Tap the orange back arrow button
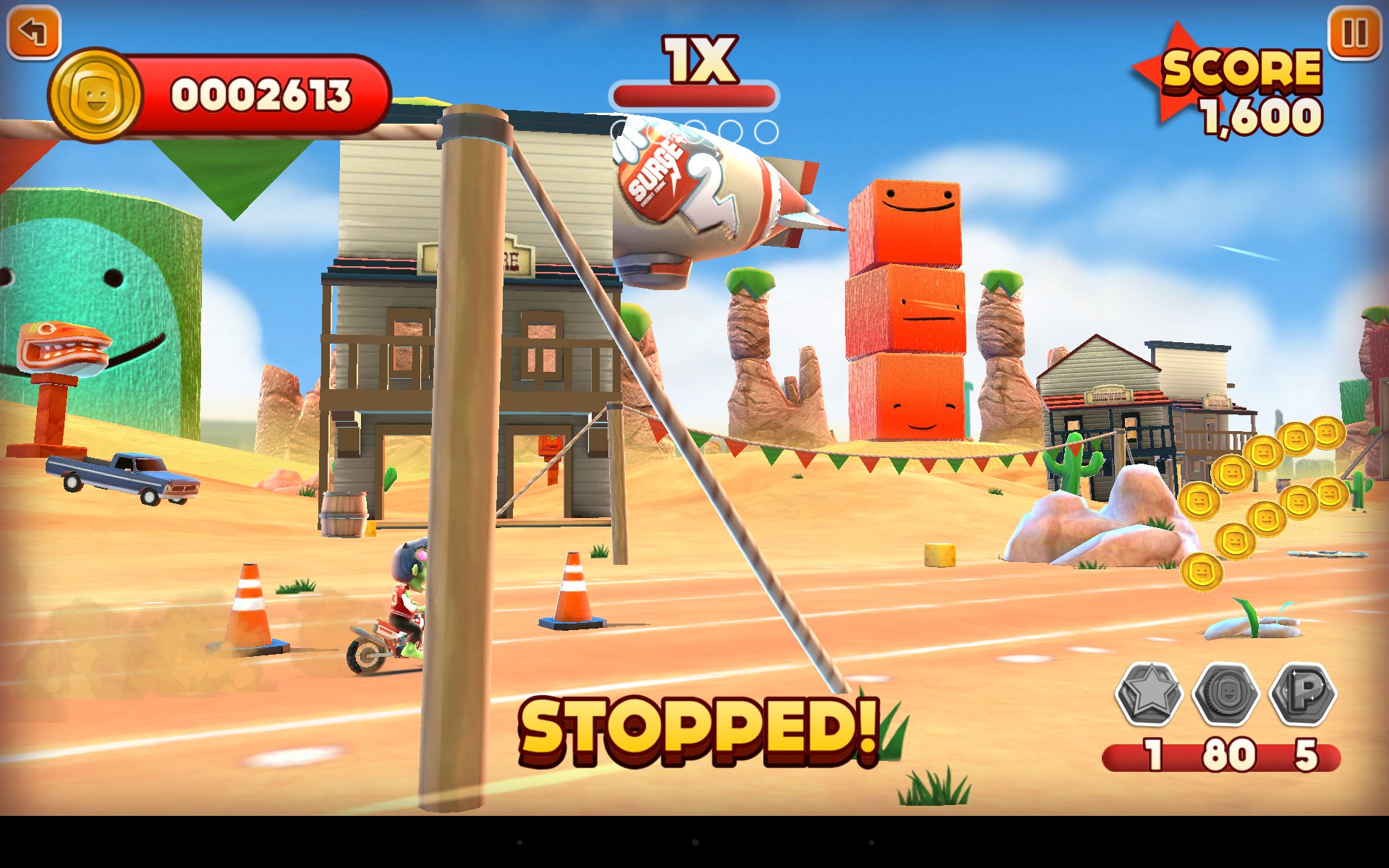Screen dimensions: 1389x868 coord(33,32)
